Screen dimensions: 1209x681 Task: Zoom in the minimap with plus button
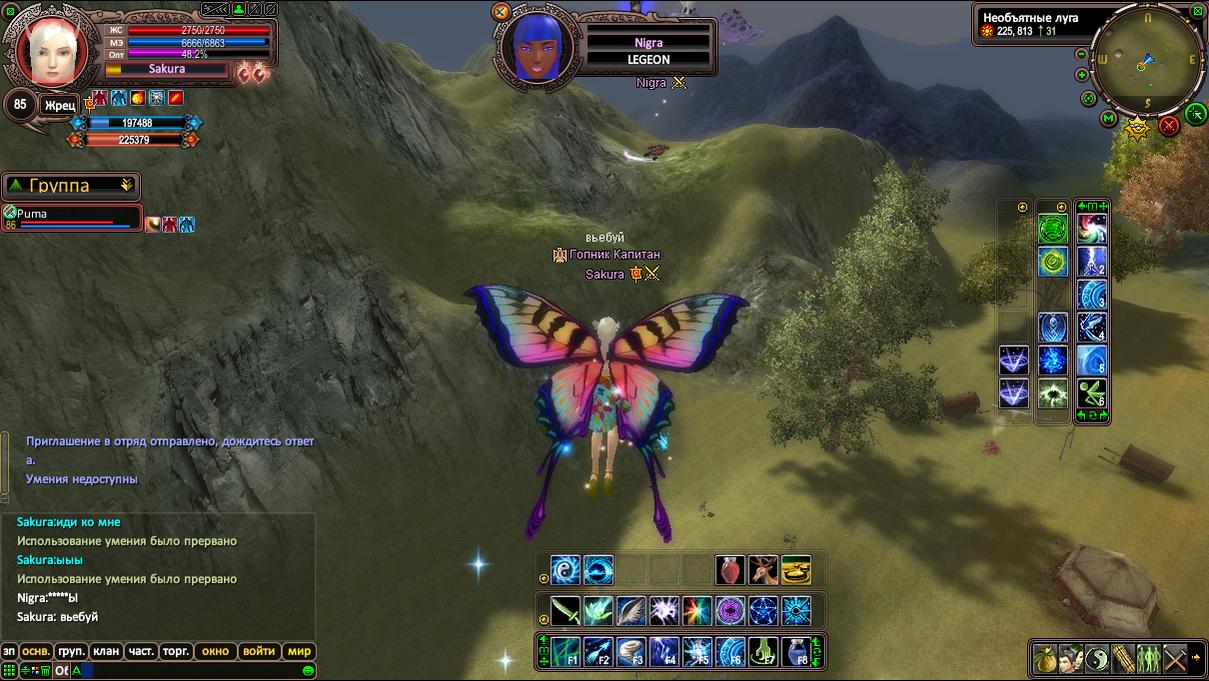click(1081, 75)
